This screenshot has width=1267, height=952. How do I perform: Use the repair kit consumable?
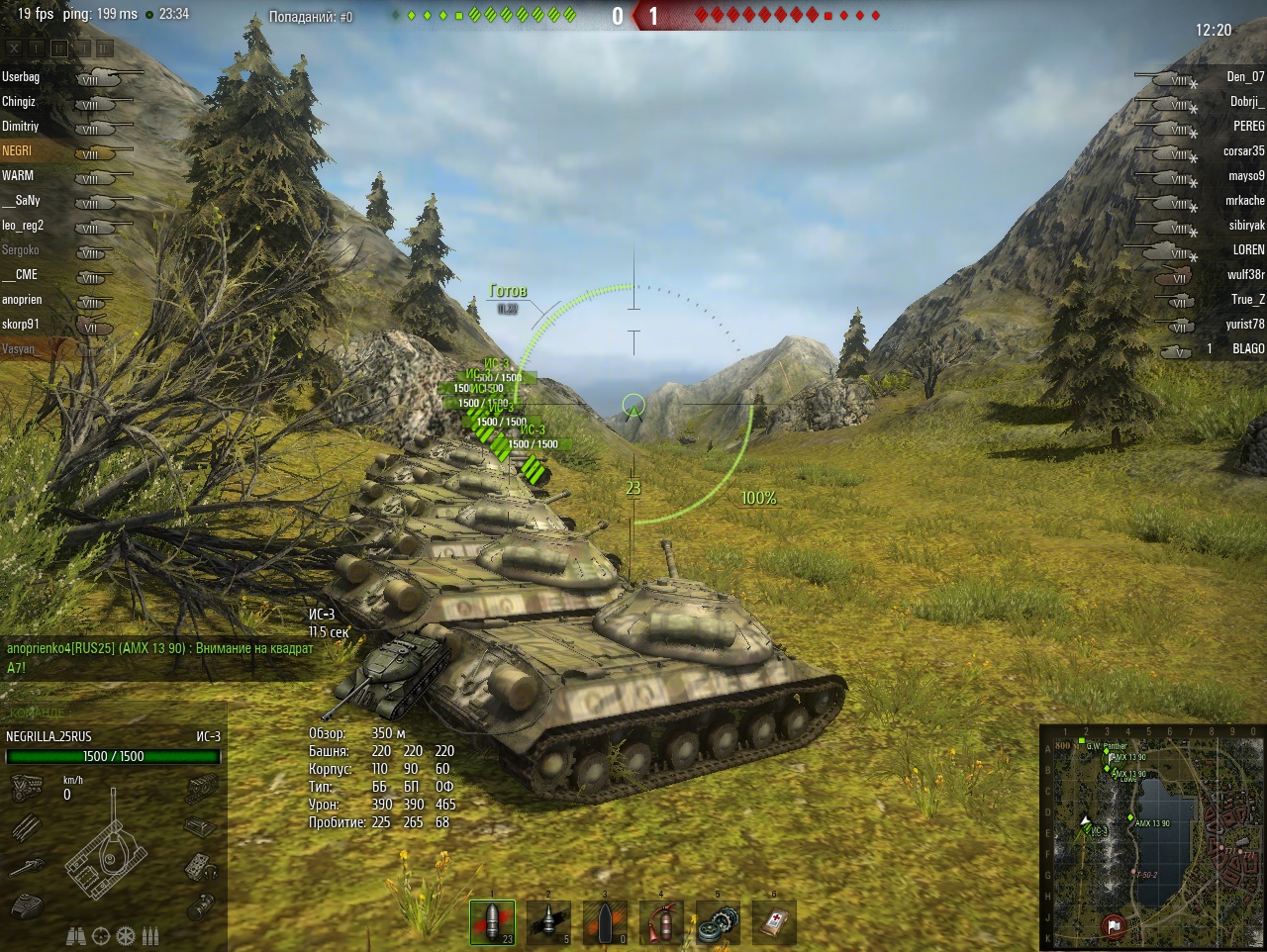click(718, 922)
